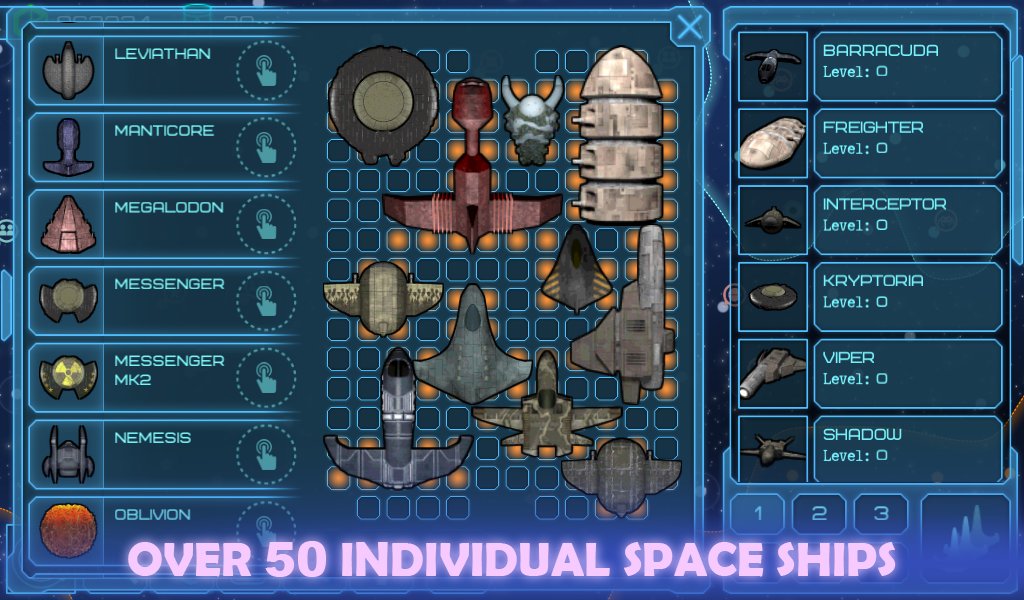This screenshot has height=600, width=1024.
Task: Tap the touch icon beside Leviathan
Action: (x=265, y=70)
